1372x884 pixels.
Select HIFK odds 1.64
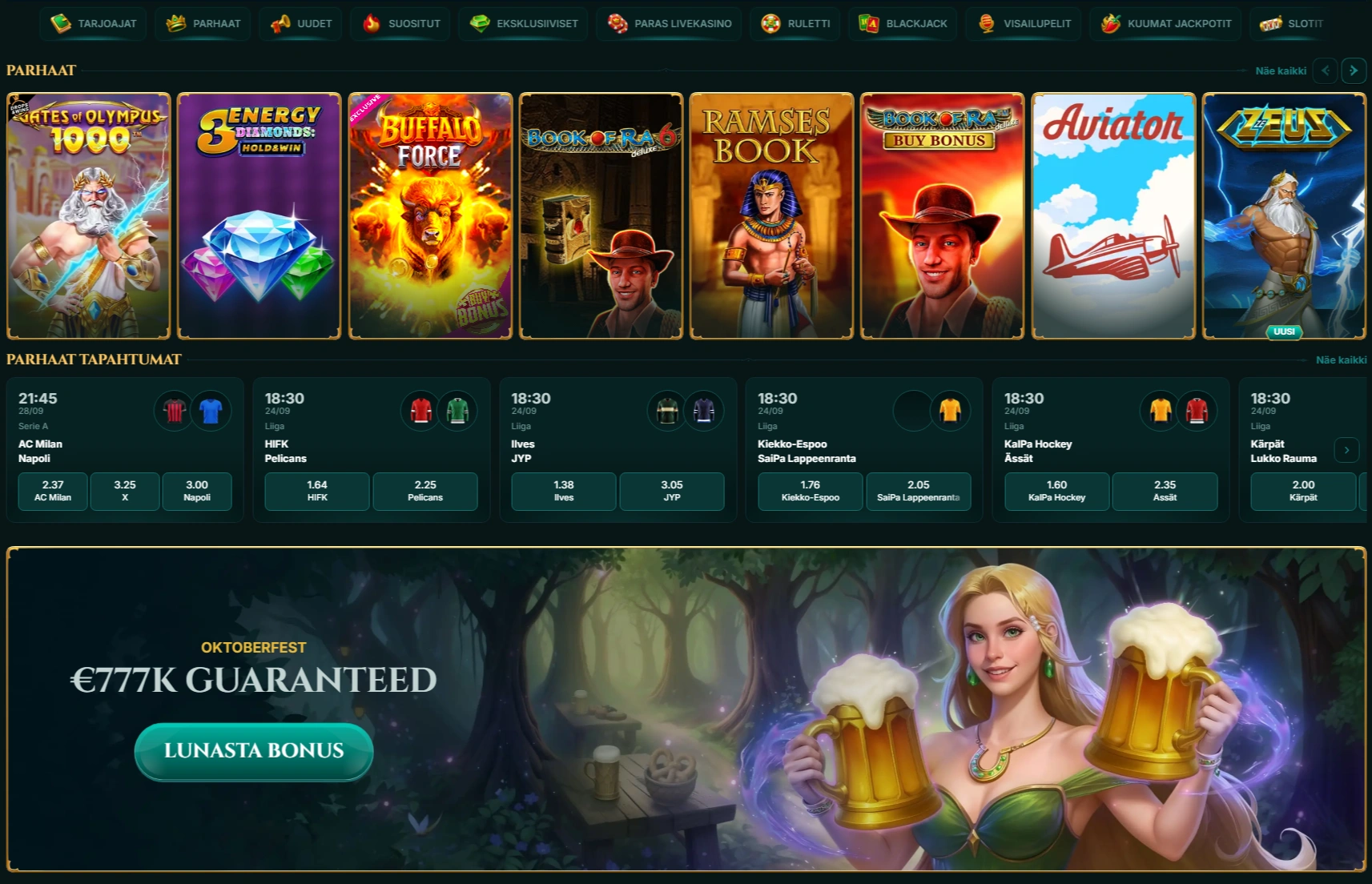tap(317, 491)
